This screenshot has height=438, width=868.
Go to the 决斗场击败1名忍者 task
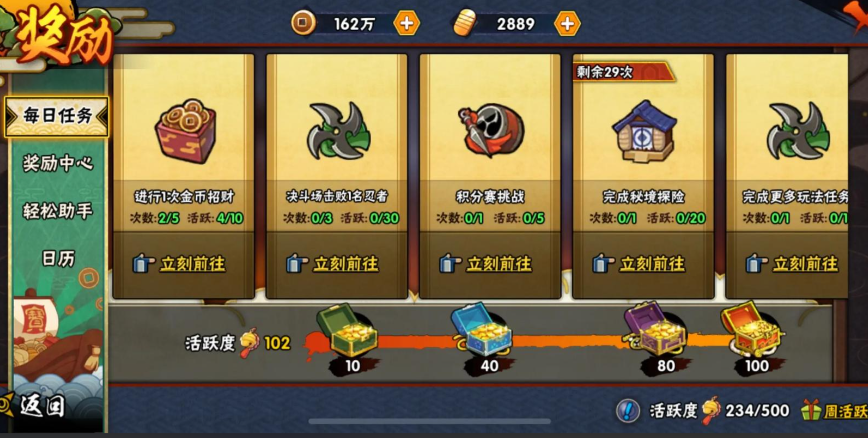click(x=337, y=264)
